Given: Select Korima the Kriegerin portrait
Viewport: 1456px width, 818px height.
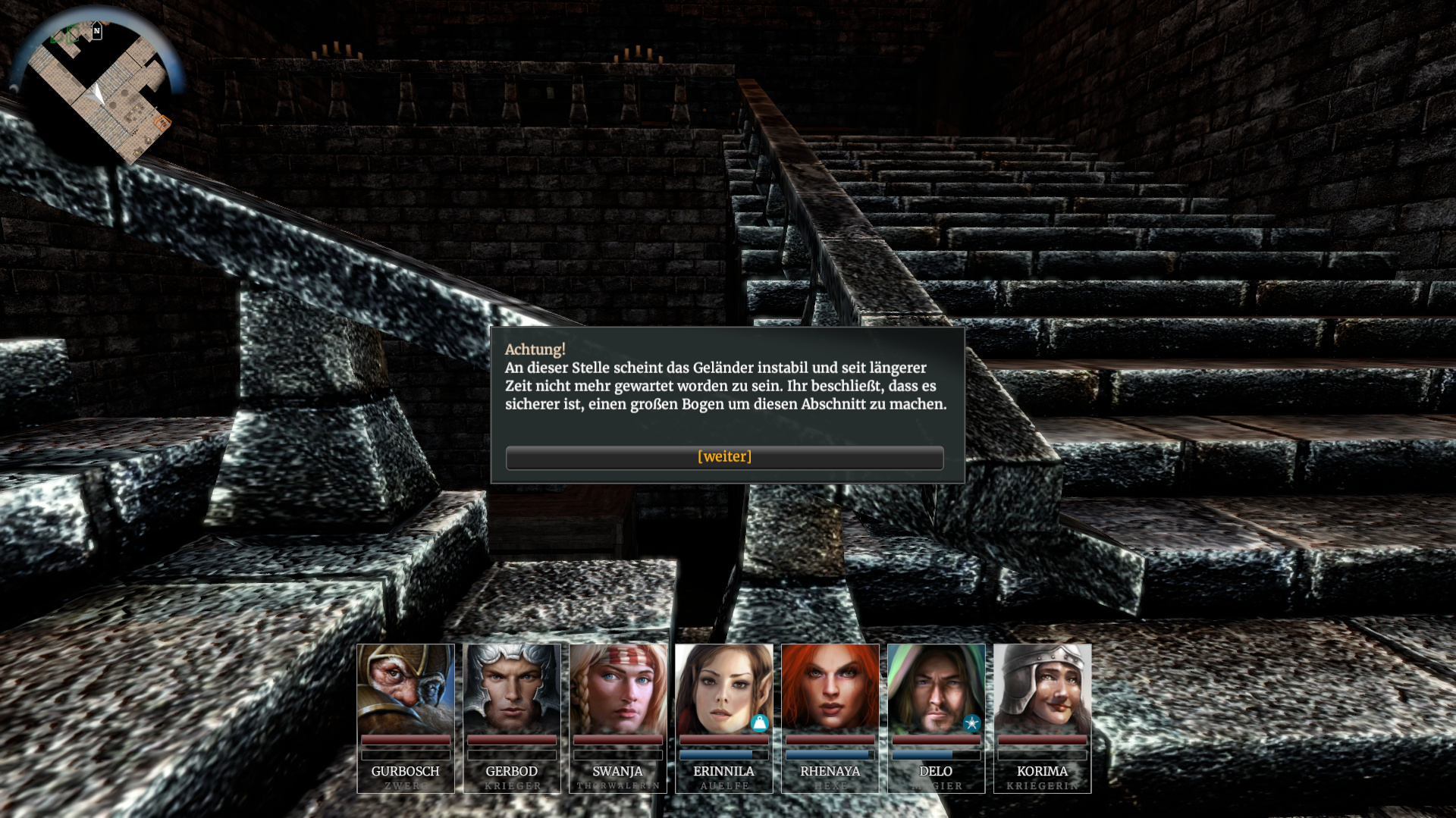Looking at the screenshot, I should tap(1043, 689).
